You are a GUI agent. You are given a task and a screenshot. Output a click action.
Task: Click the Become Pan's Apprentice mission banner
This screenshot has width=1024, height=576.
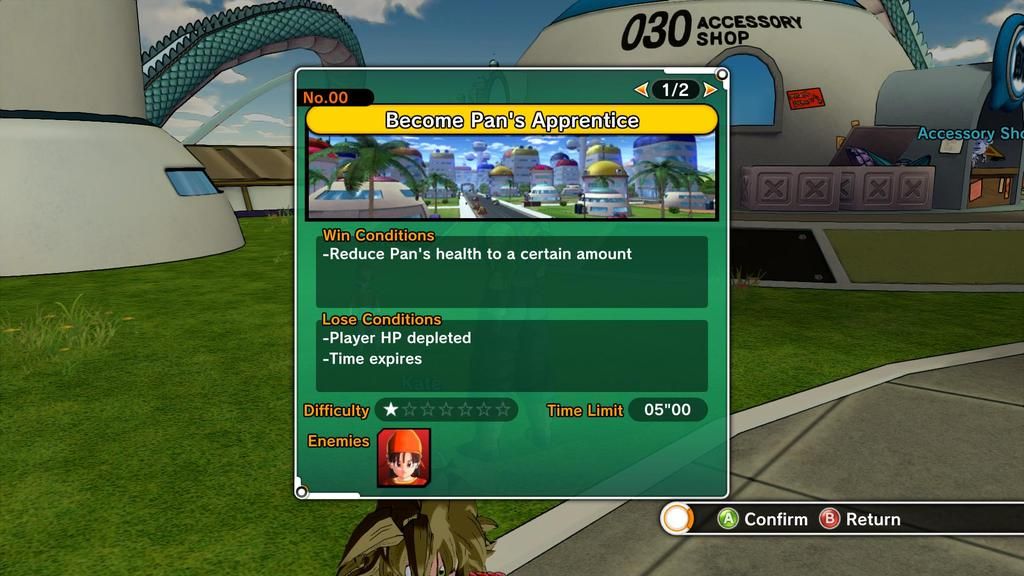(x=511, y=120)
